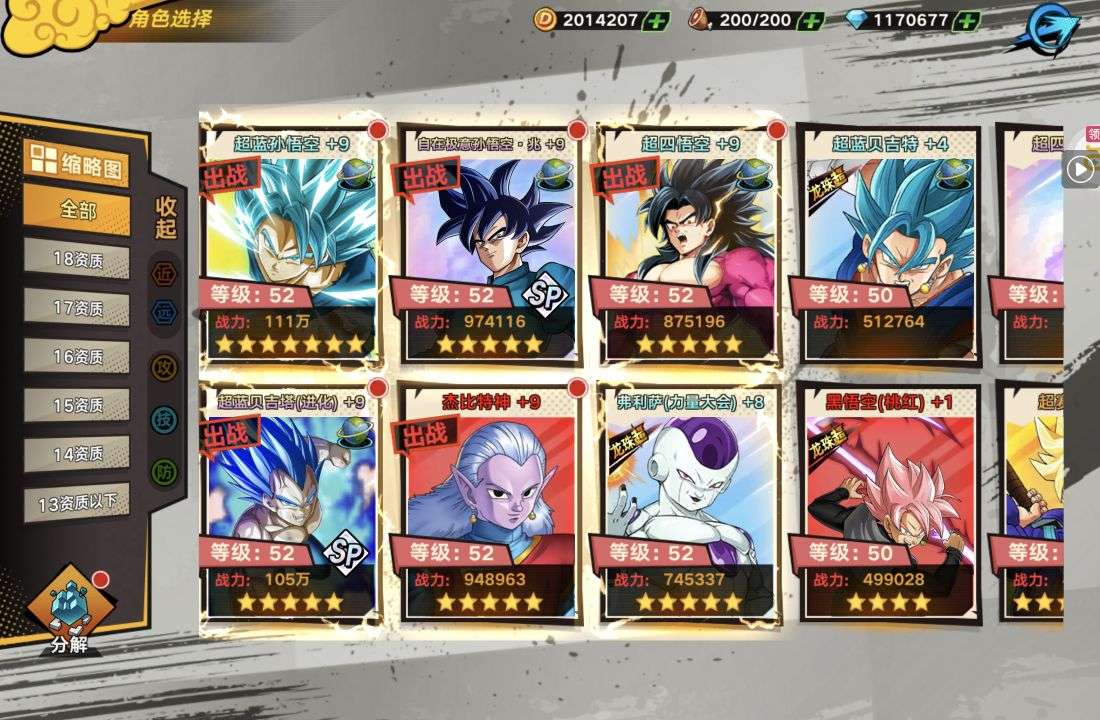Switch to the 缩略图 thumbnail view

[77, 163]
